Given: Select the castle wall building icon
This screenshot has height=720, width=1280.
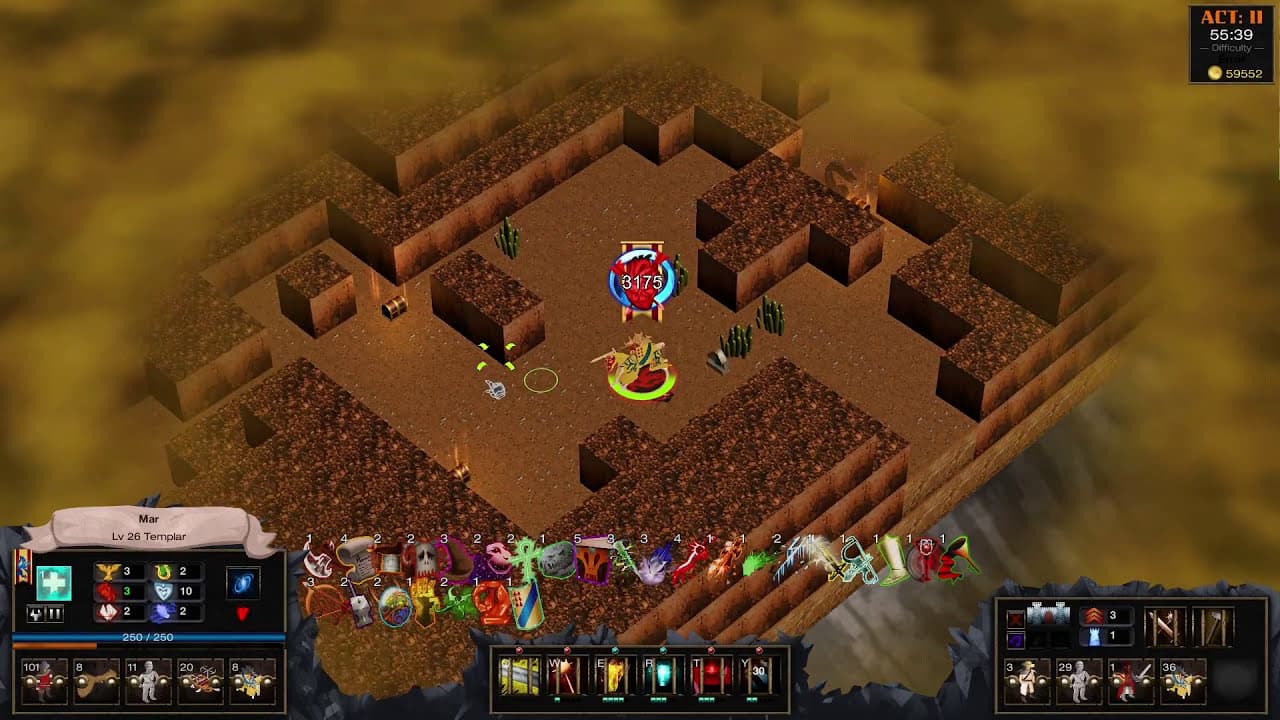Looking at the screenshot, I should (x=1048, y=616).
